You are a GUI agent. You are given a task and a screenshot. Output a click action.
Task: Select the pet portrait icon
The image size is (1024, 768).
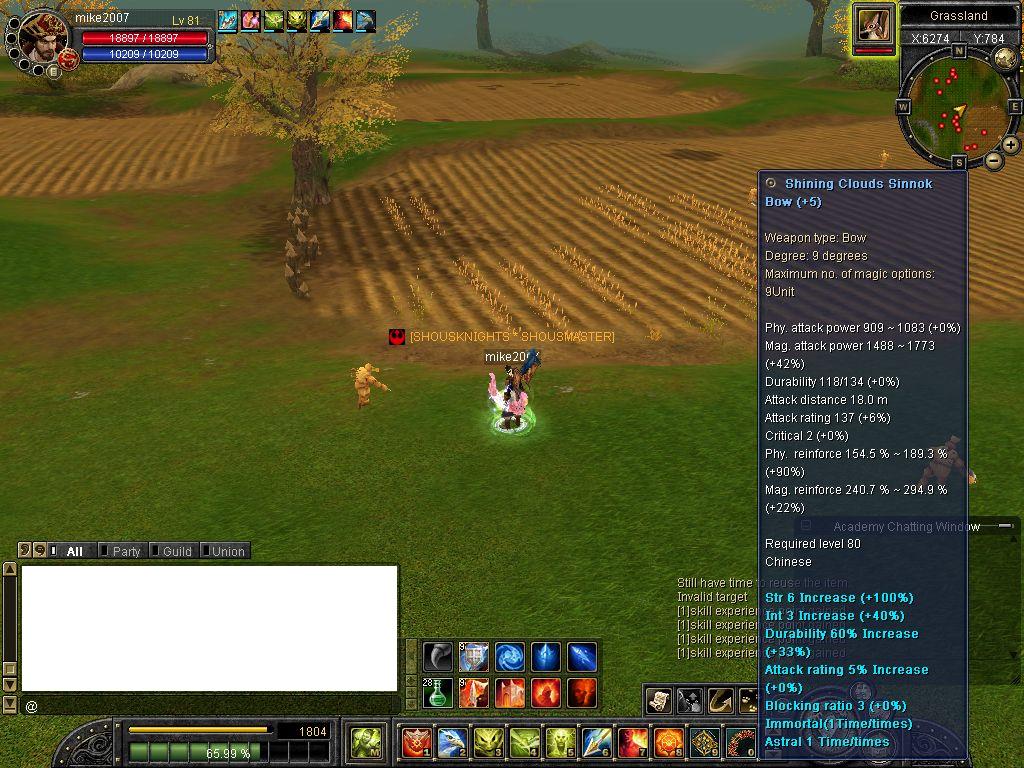tap(874, 25)
